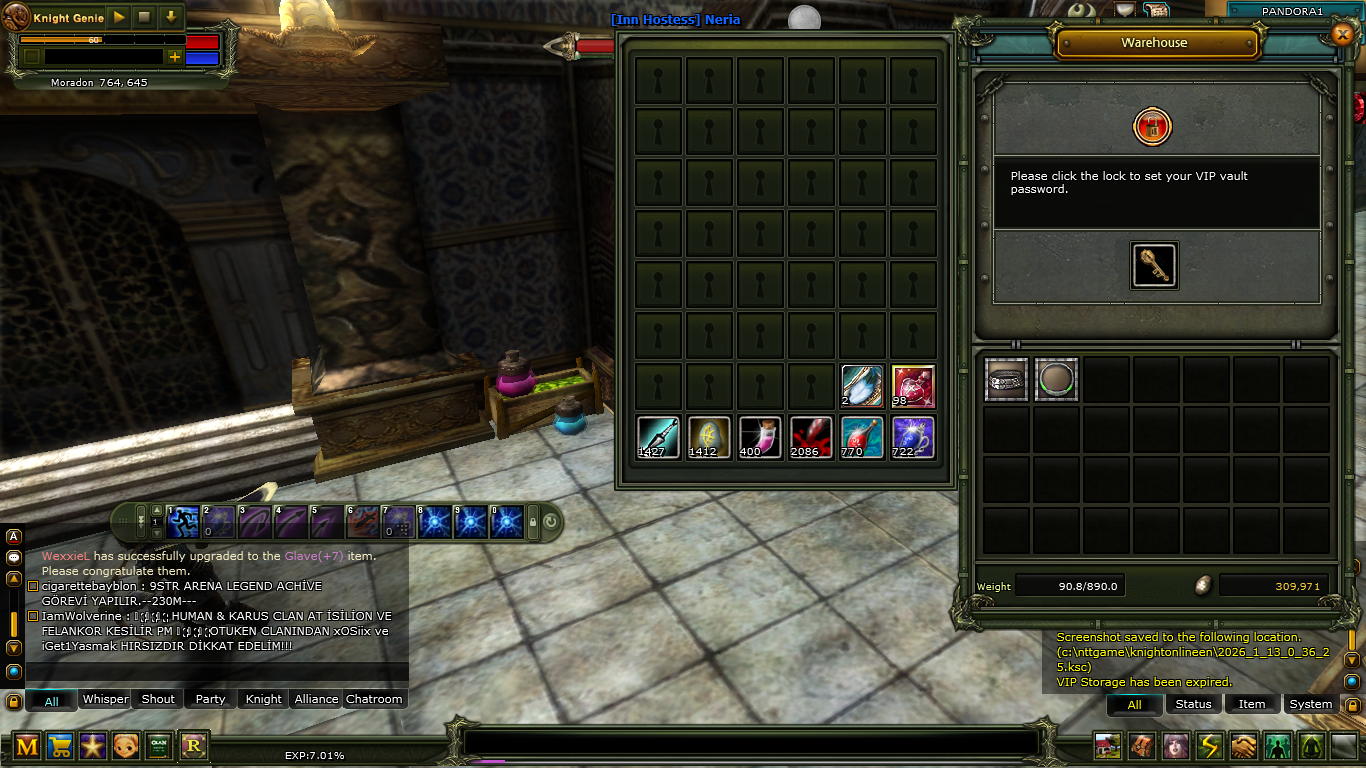This screenshot has height=768, width=1366.
Task: Select the silver ring in the inventory
Action: click(x=1006, y=380)
